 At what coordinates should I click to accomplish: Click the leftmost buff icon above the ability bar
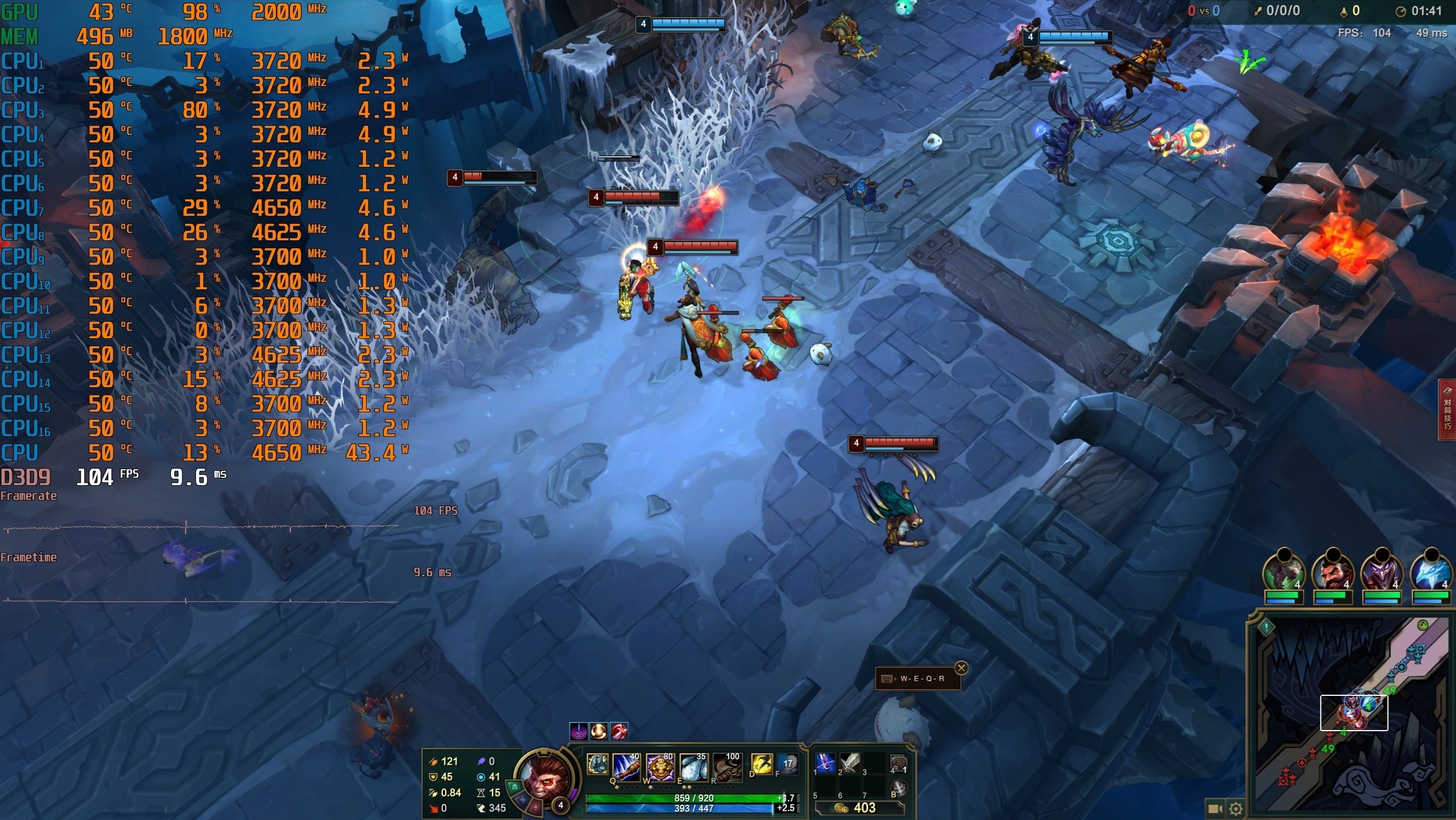click(578, 731)
